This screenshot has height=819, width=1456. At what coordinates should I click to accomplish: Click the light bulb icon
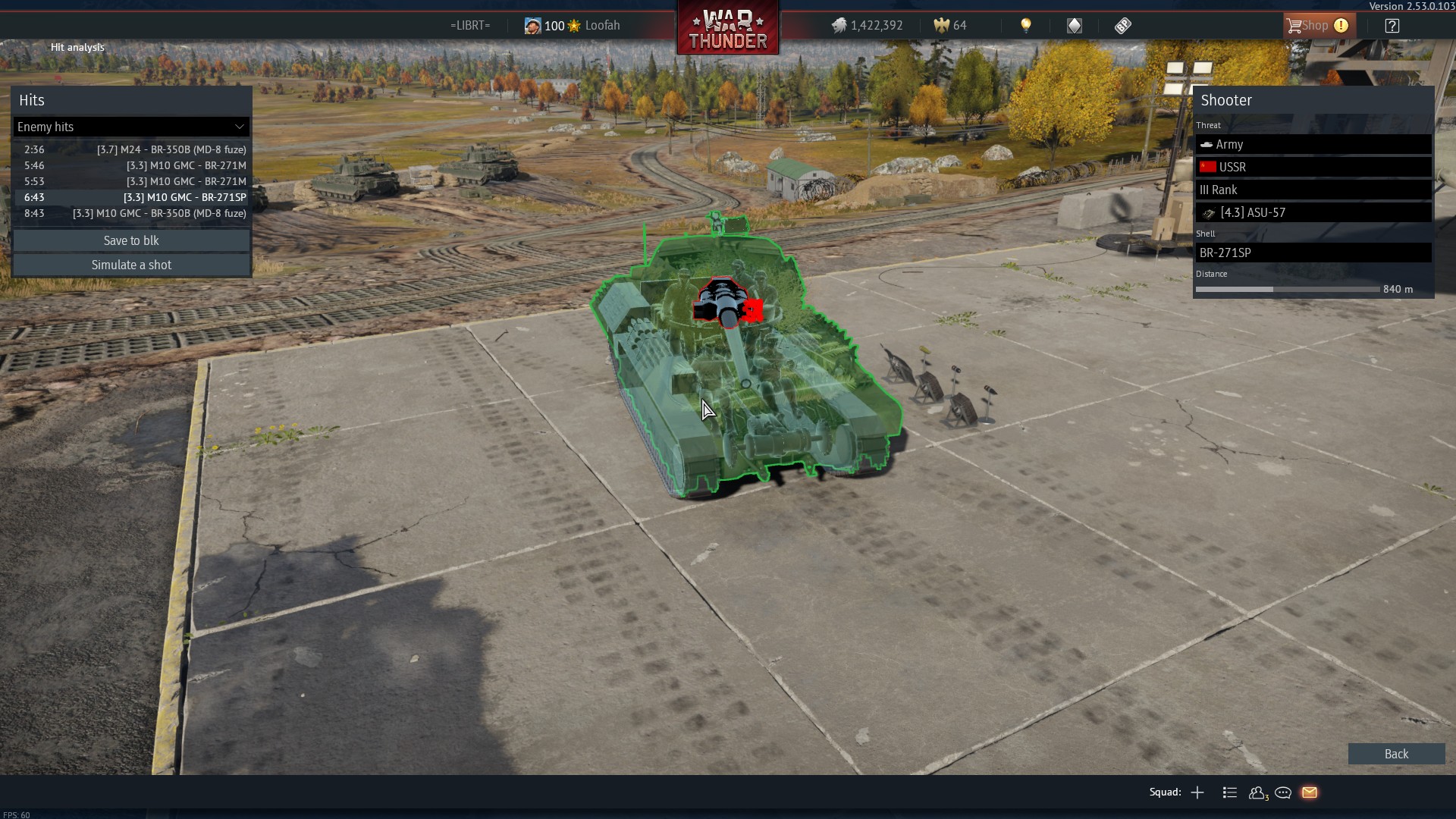coord(1025,26)
